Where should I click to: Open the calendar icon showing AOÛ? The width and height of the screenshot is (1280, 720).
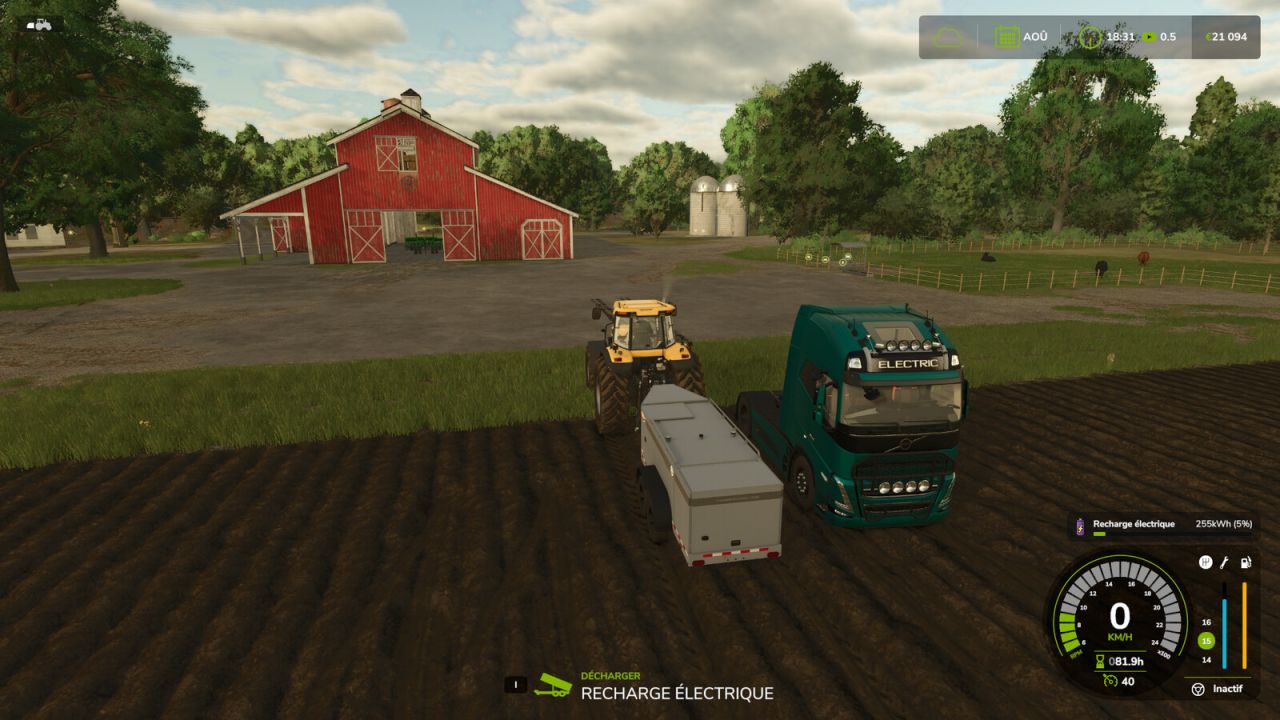1006,37
